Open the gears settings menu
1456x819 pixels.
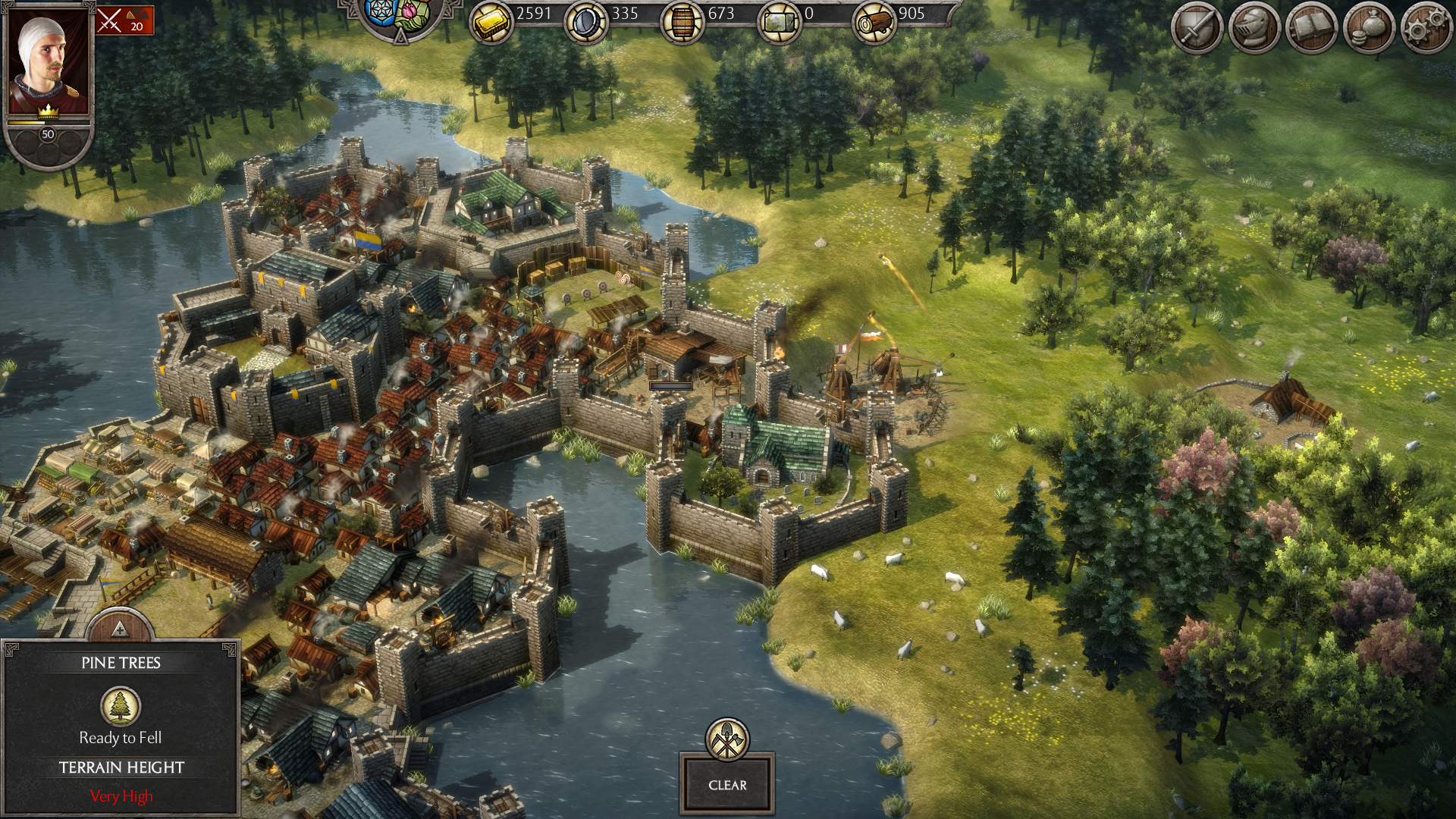(1426, 29)
